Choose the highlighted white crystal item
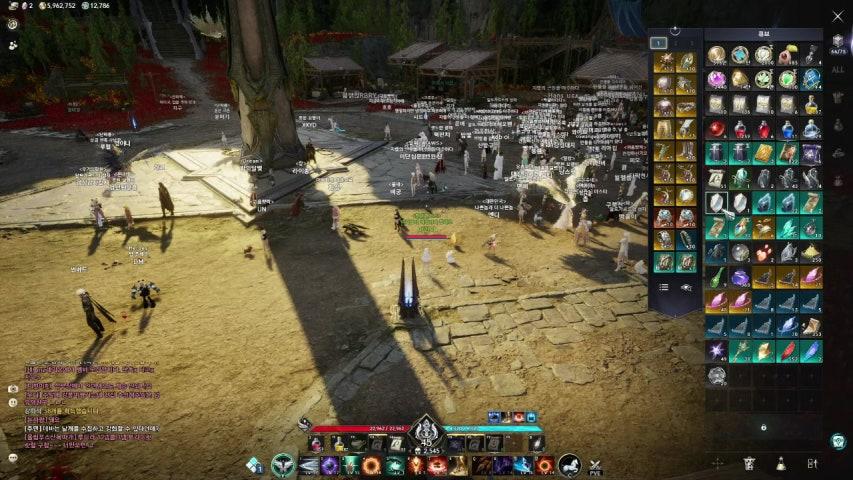Viewport: 853px width, 480px height. click(716, 202)
